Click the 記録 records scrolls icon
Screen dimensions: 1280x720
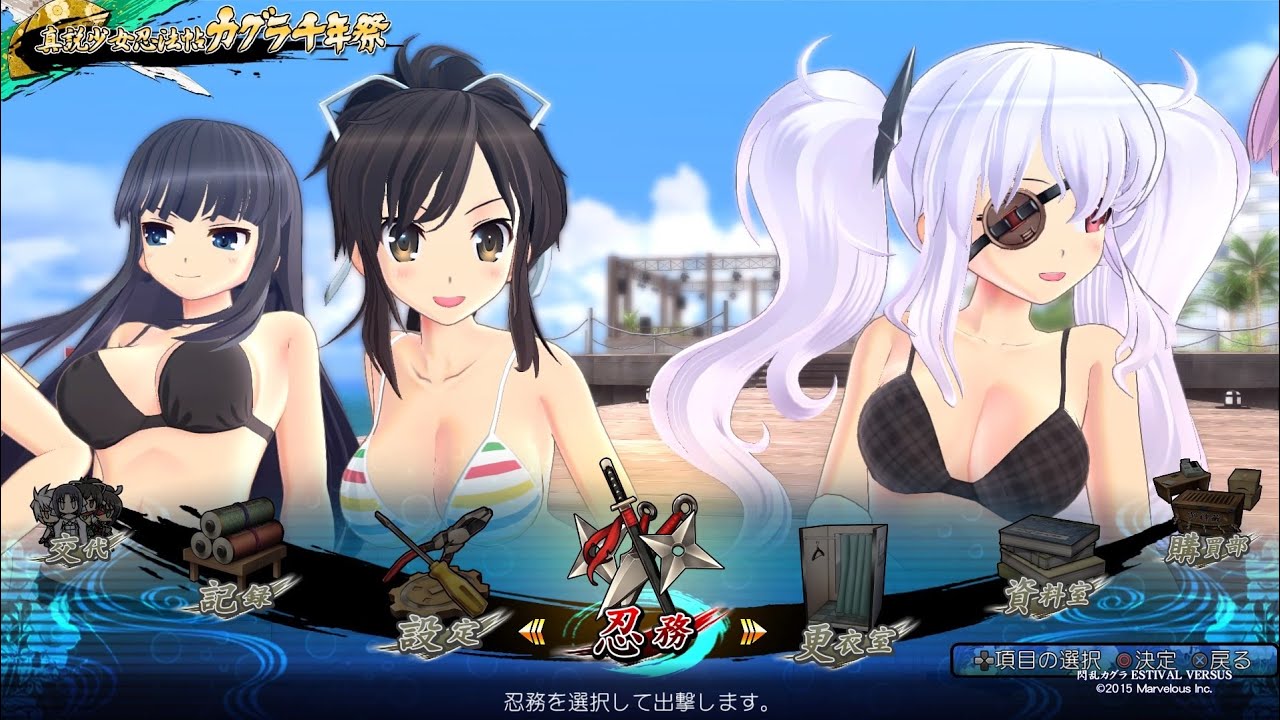point(235,535)
